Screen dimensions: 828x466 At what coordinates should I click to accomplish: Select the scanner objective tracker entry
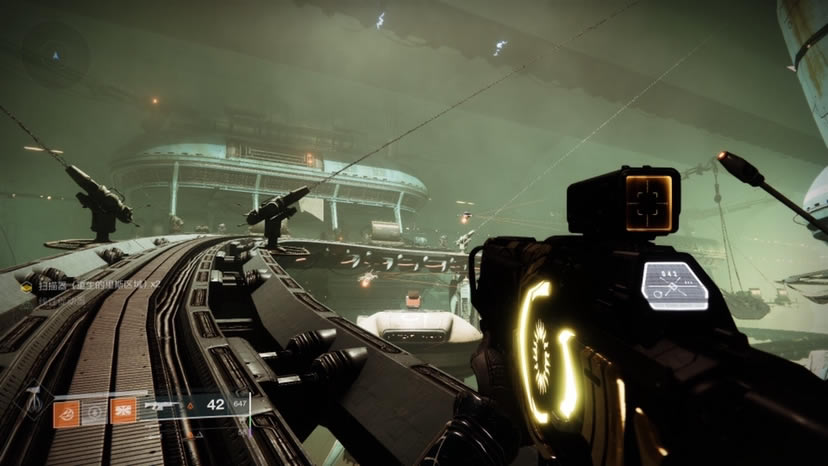tap(92, 286)
